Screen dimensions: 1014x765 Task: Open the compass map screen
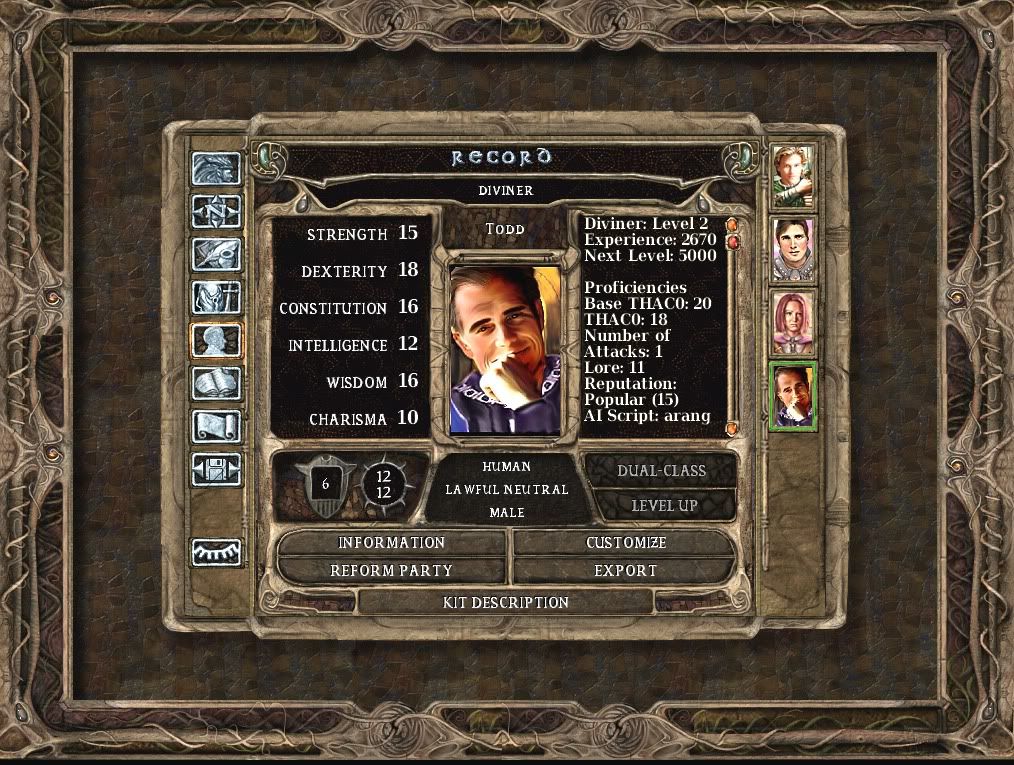point(216,211)
